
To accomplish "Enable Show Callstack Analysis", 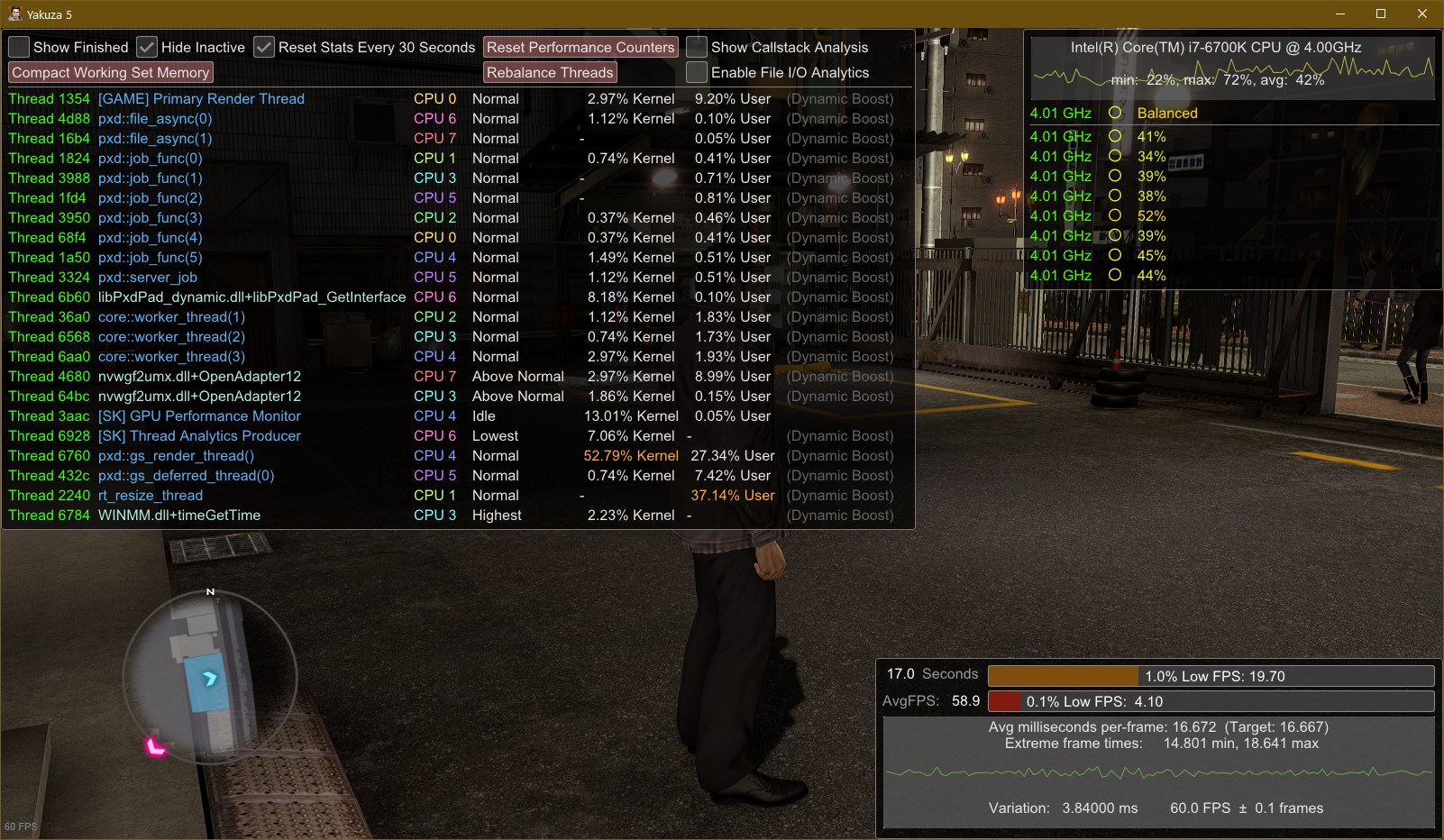I will click(697, 47).
